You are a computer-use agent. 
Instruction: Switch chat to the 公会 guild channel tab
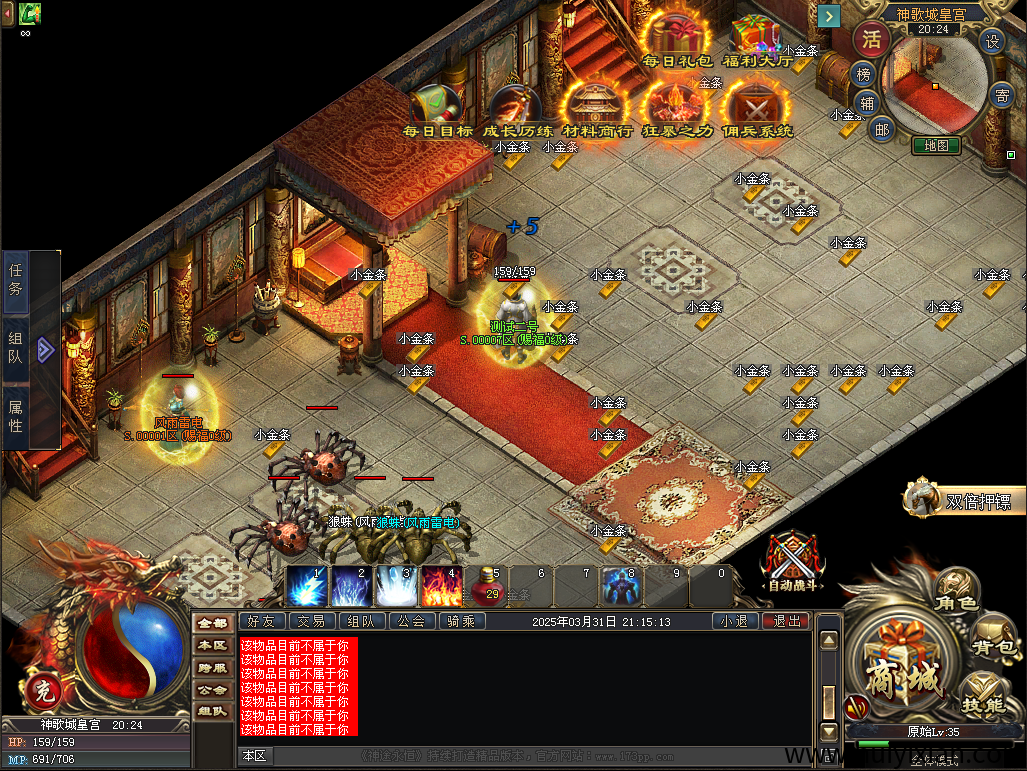(411, 621)
